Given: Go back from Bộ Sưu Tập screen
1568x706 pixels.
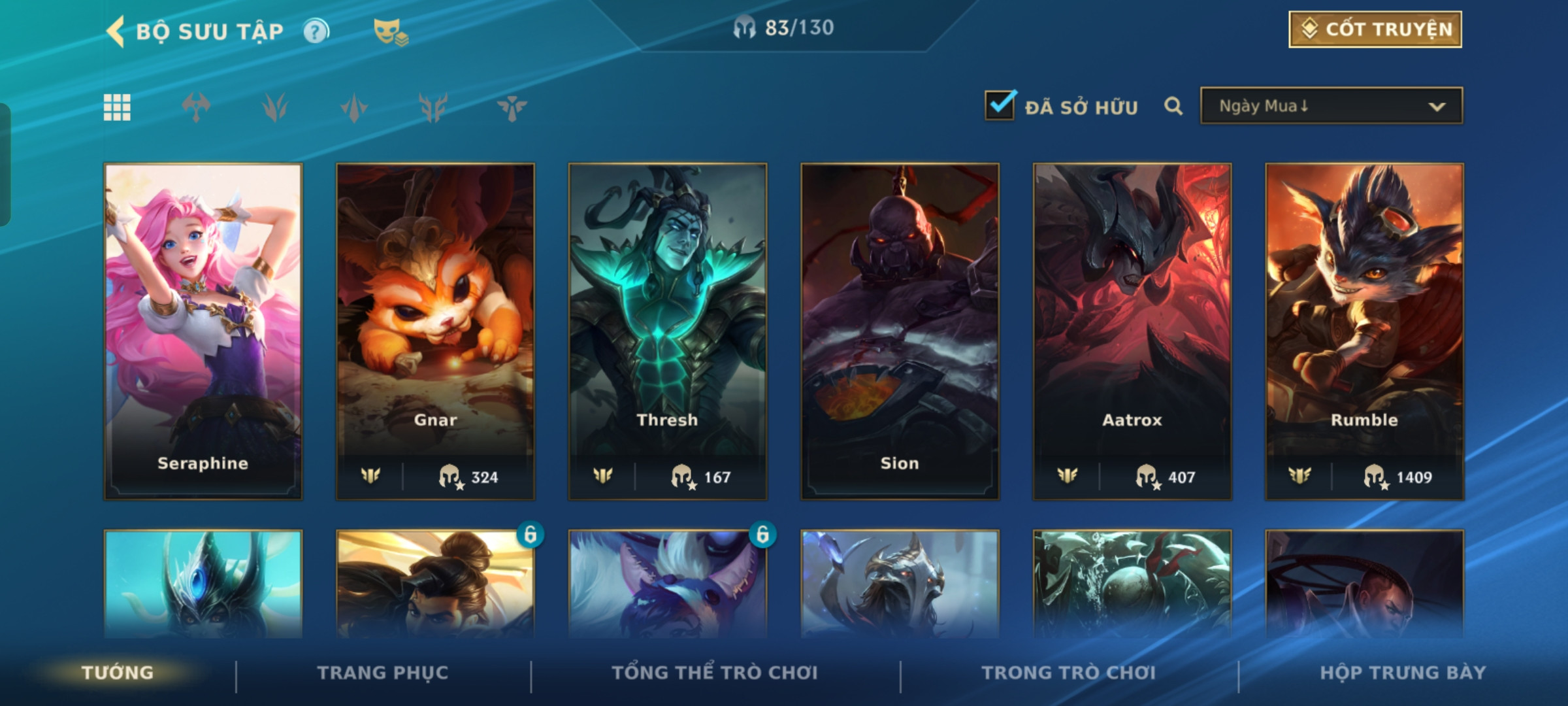Looking at the screenshot, I should pyautogui.click(x=116, y=31).
